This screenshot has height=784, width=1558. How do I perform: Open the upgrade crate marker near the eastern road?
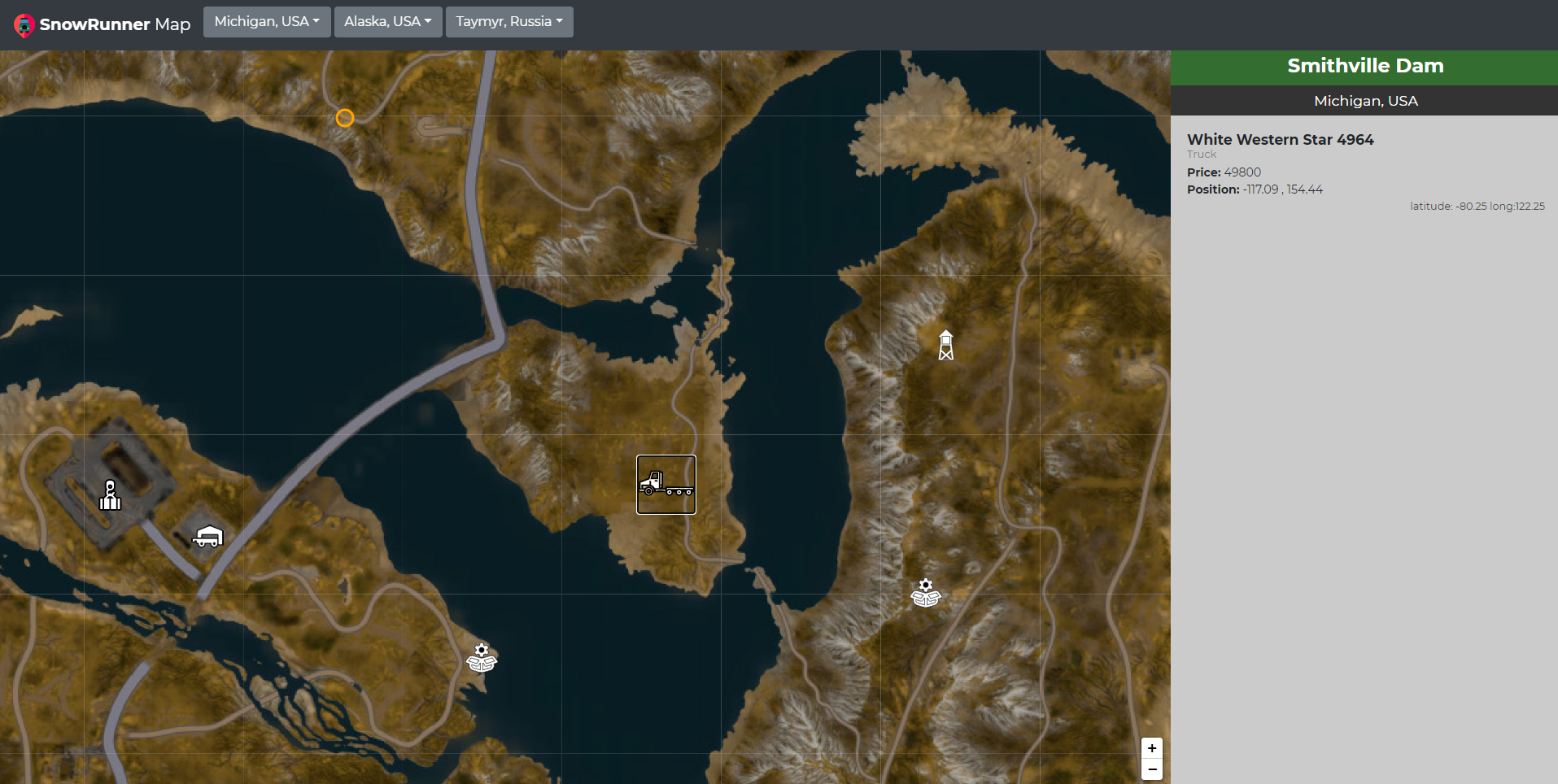[925, 592]
